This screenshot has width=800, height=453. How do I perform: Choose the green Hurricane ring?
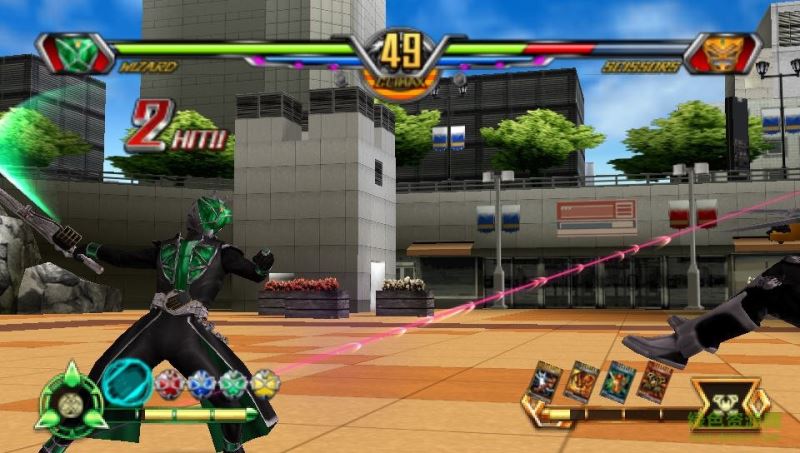coord(233,384)
